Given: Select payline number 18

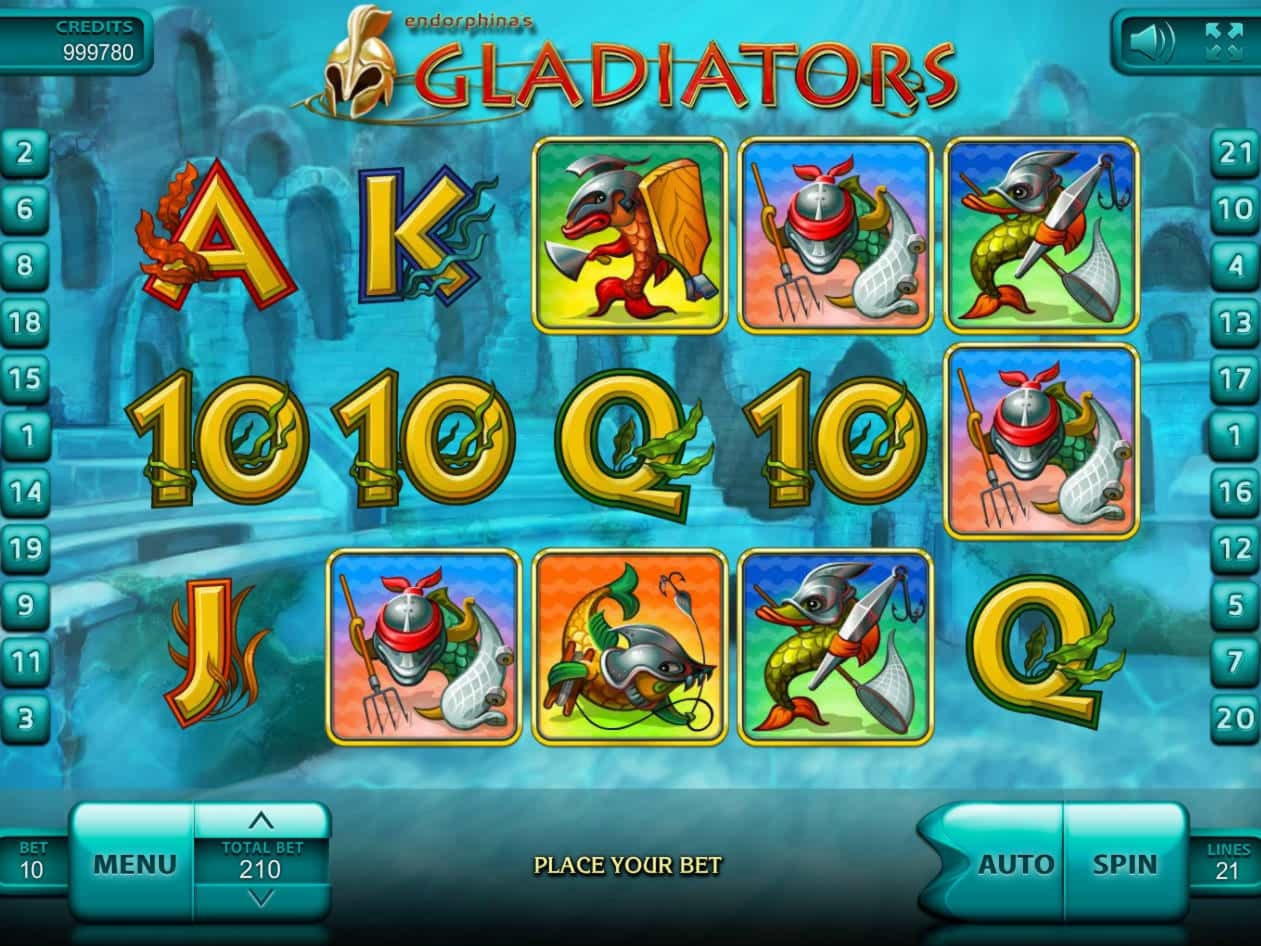Looking at the screenshot, I should point(25,323).
